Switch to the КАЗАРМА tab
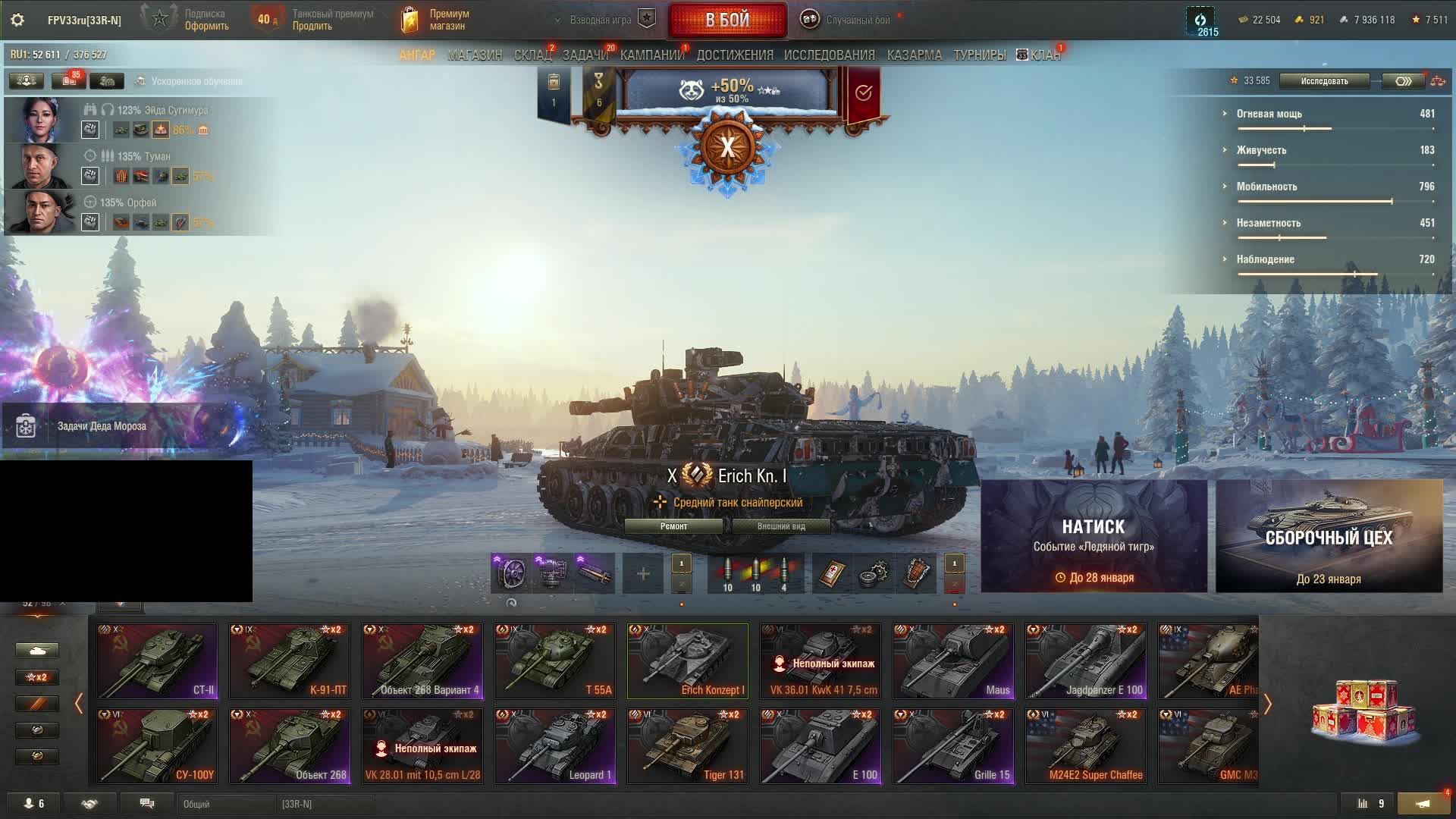Image resolution: width=1456 pixels, height=819 pixels. click(x=914, y=55)
